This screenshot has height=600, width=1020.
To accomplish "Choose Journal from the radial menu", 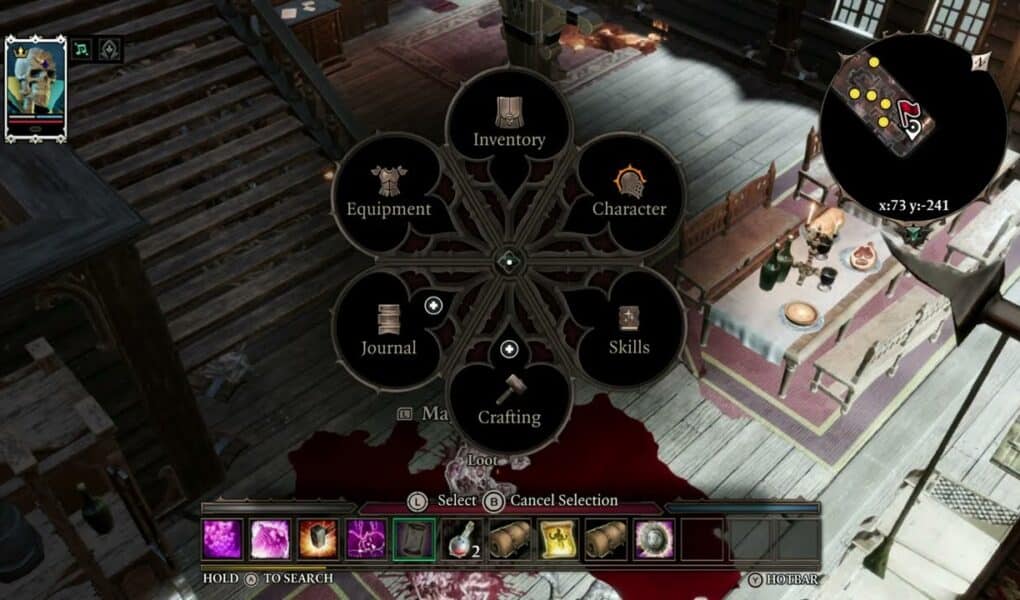I will click(x=388, y=331).
